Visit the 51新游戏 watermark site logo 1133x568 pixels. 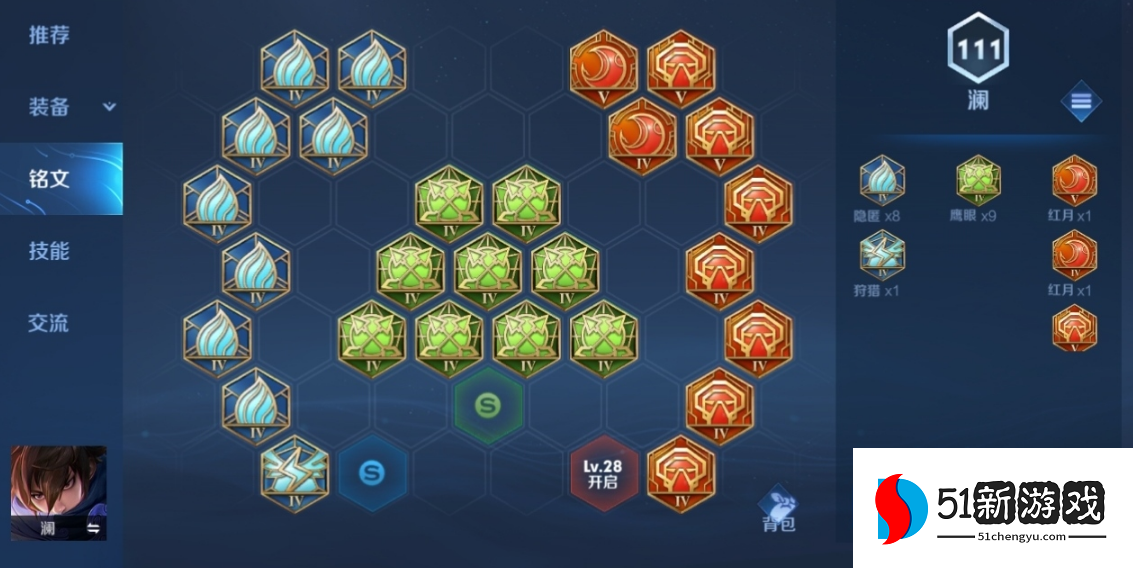tap(992, 508)
